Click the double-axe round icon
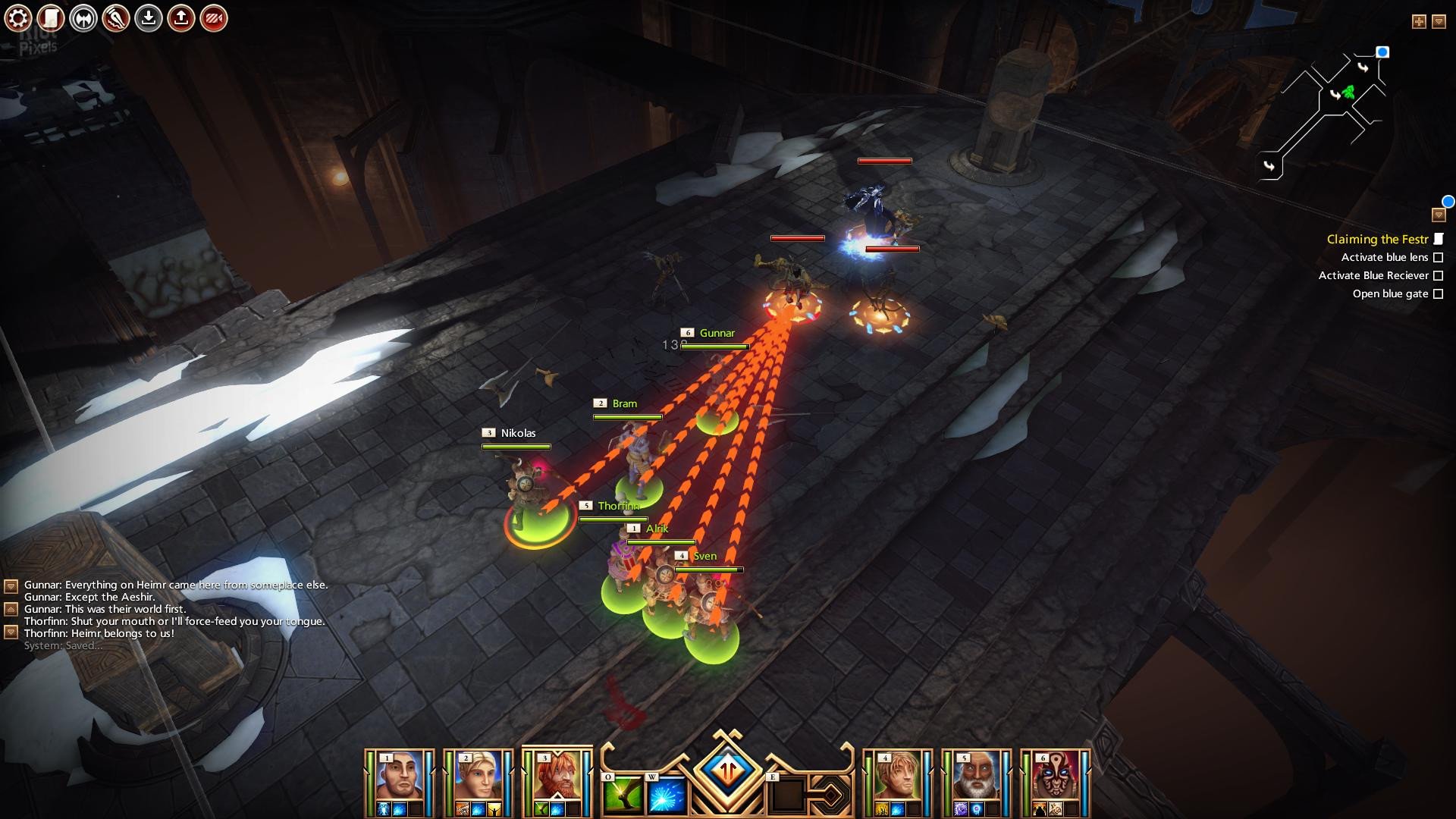 coord(83,18)
